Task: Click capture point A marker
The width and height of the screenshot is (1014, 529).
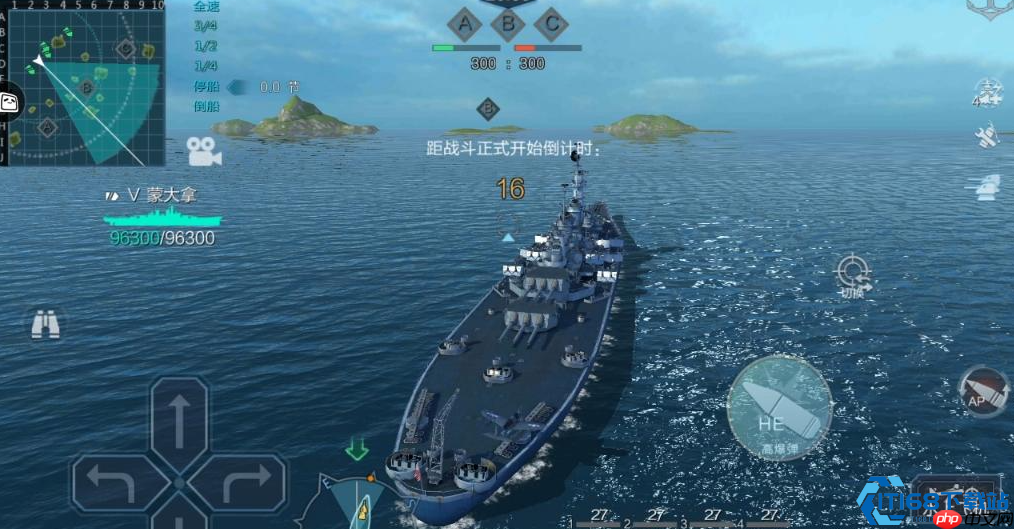Action: [464, 22]
